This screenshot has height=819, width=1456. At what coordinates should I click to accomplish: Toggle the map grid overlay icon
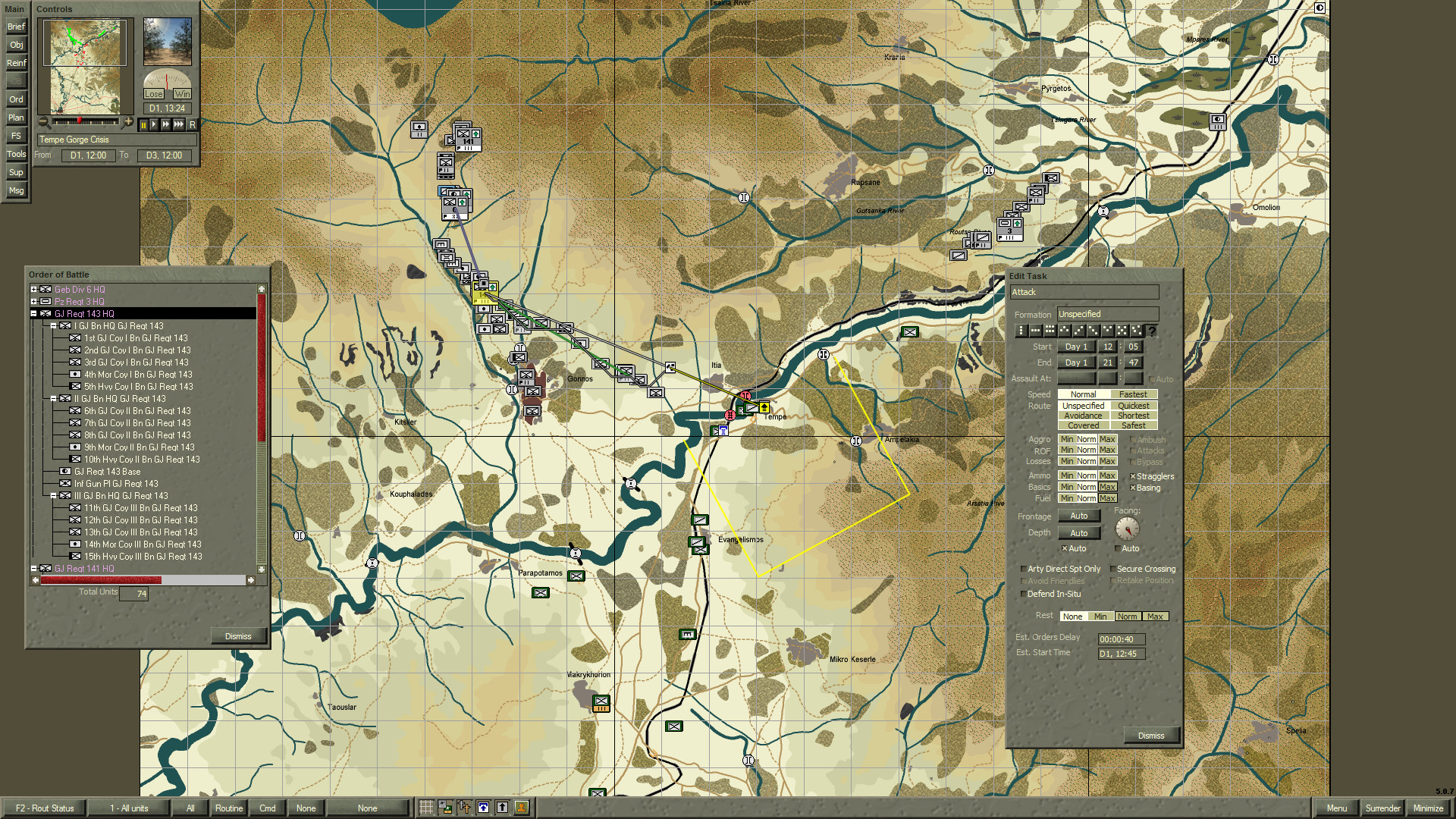point(426,808)
